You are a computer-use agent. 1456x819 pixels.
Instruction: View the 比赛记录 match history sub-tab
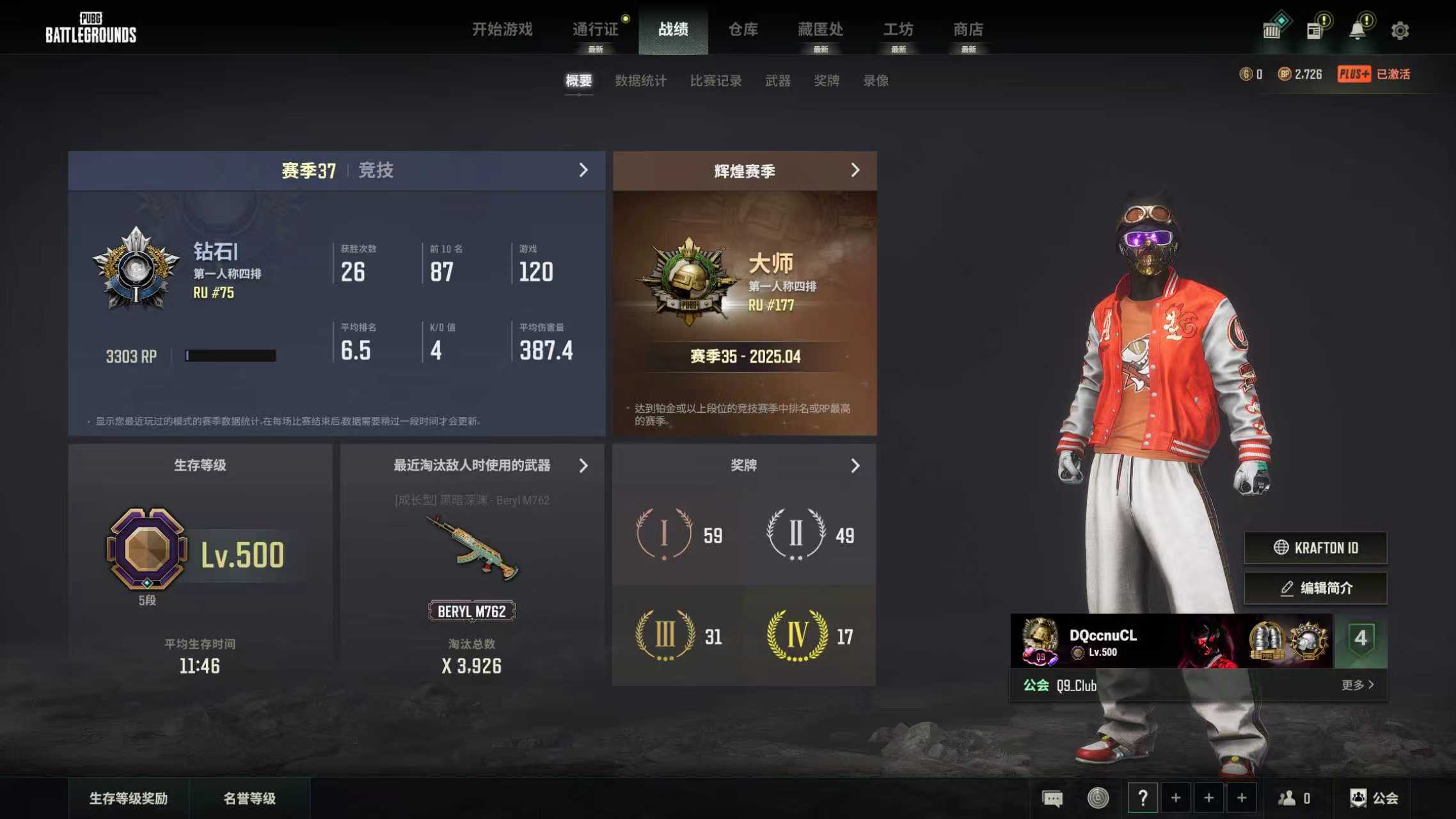pyautogui.click(x=716, y=81)
